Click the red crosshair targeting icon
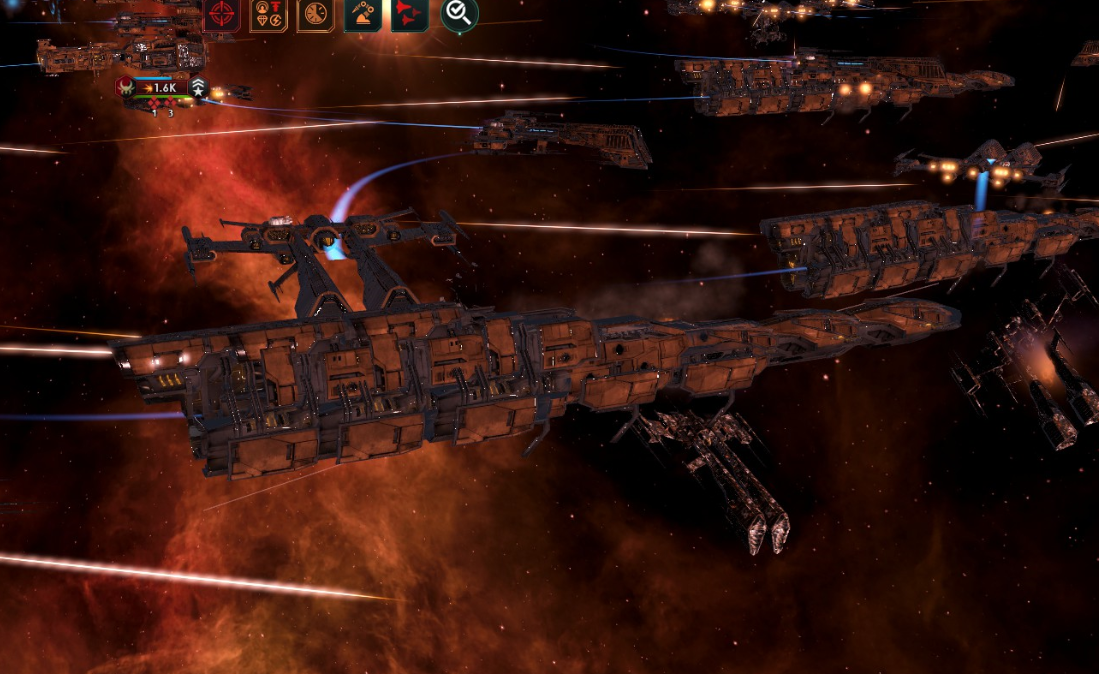Viewport: 1099px width, 674px height. tap(221, 14)
